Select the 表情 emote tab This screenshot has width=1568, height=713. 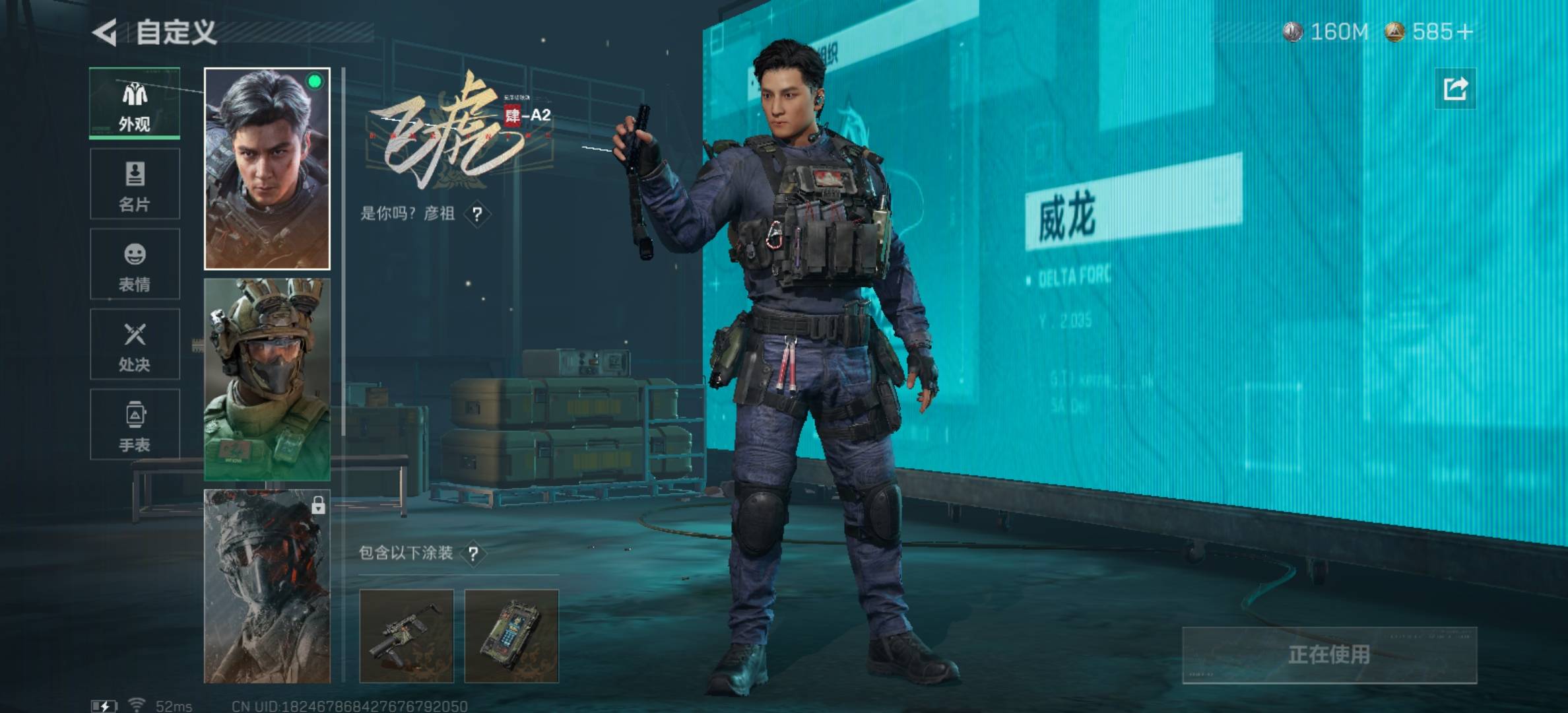tap(135, 264)
